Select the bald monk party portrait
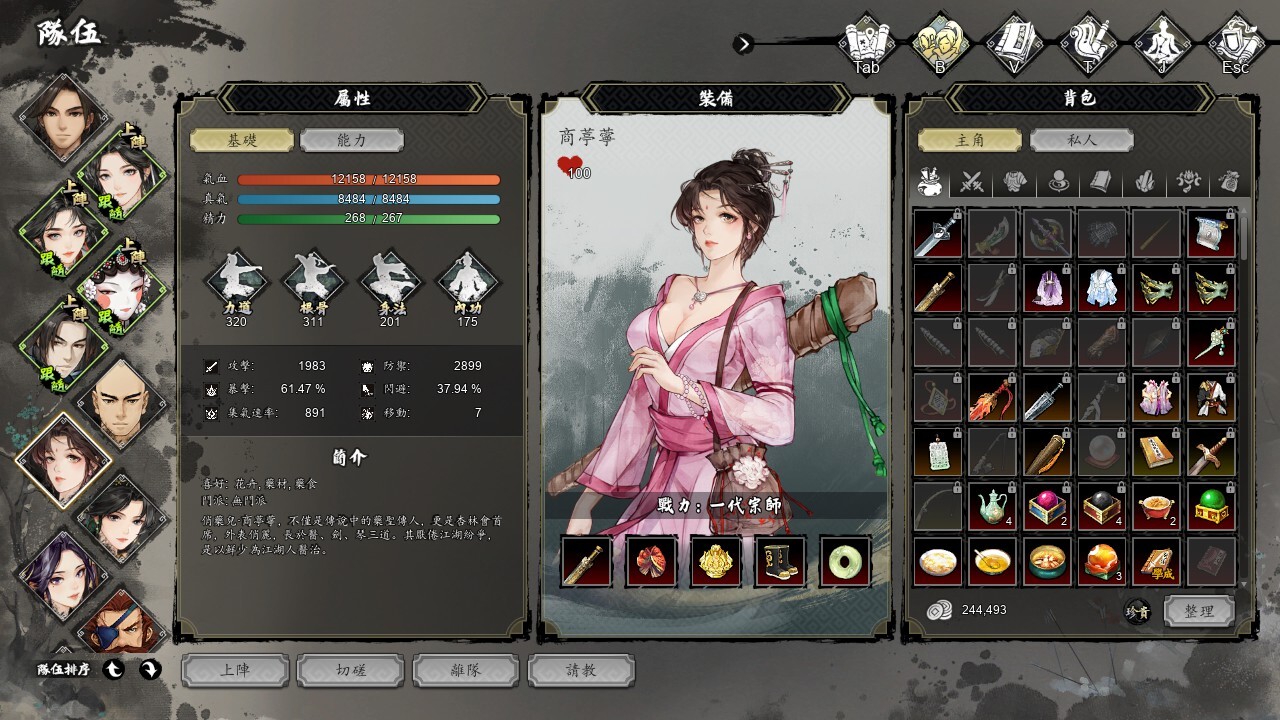This screenshot has height=720, width=1280. tap(119, 401)
